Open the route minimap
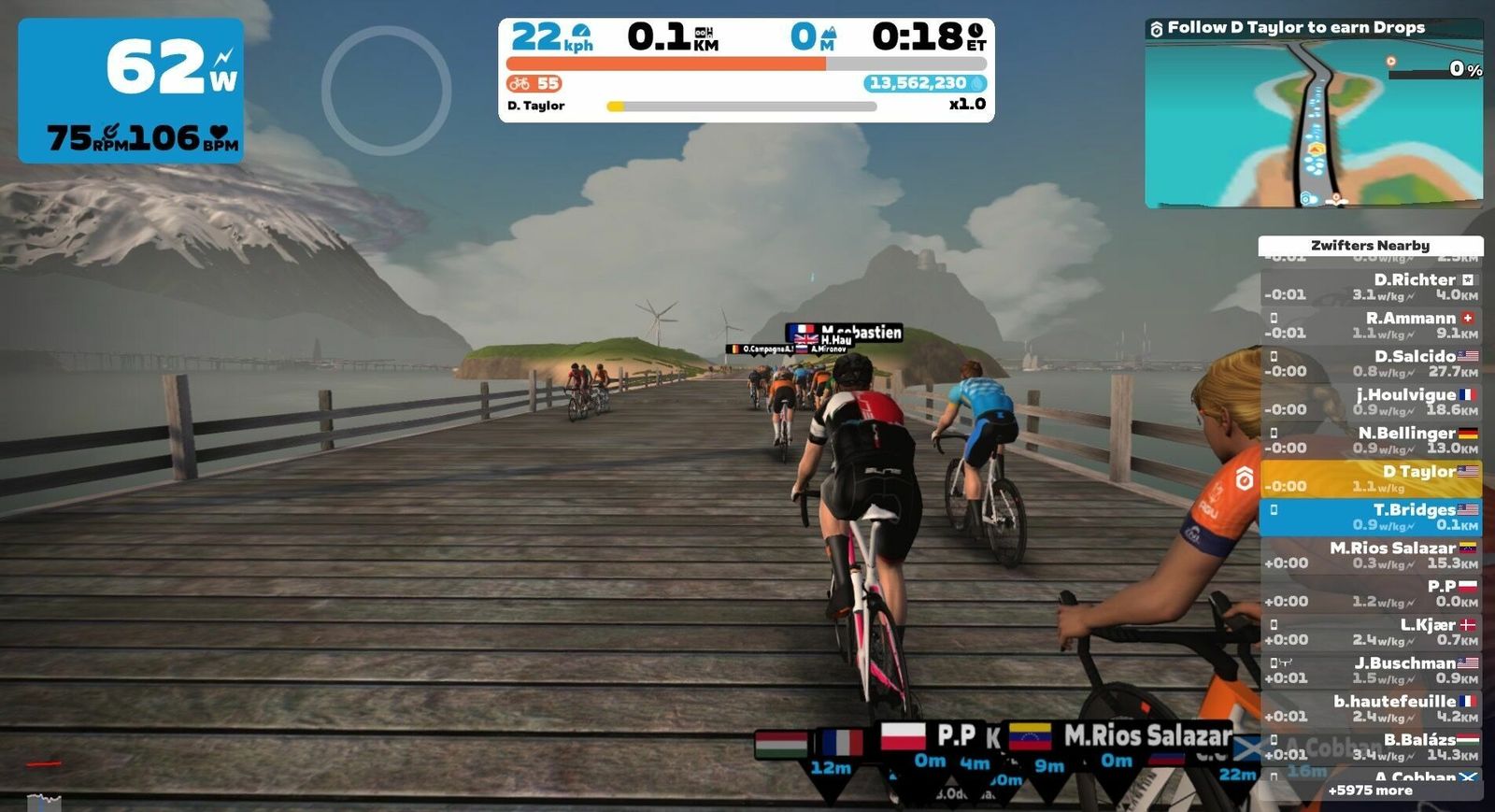Screen dimensions: 1495x812 [x=1314, y=121]
